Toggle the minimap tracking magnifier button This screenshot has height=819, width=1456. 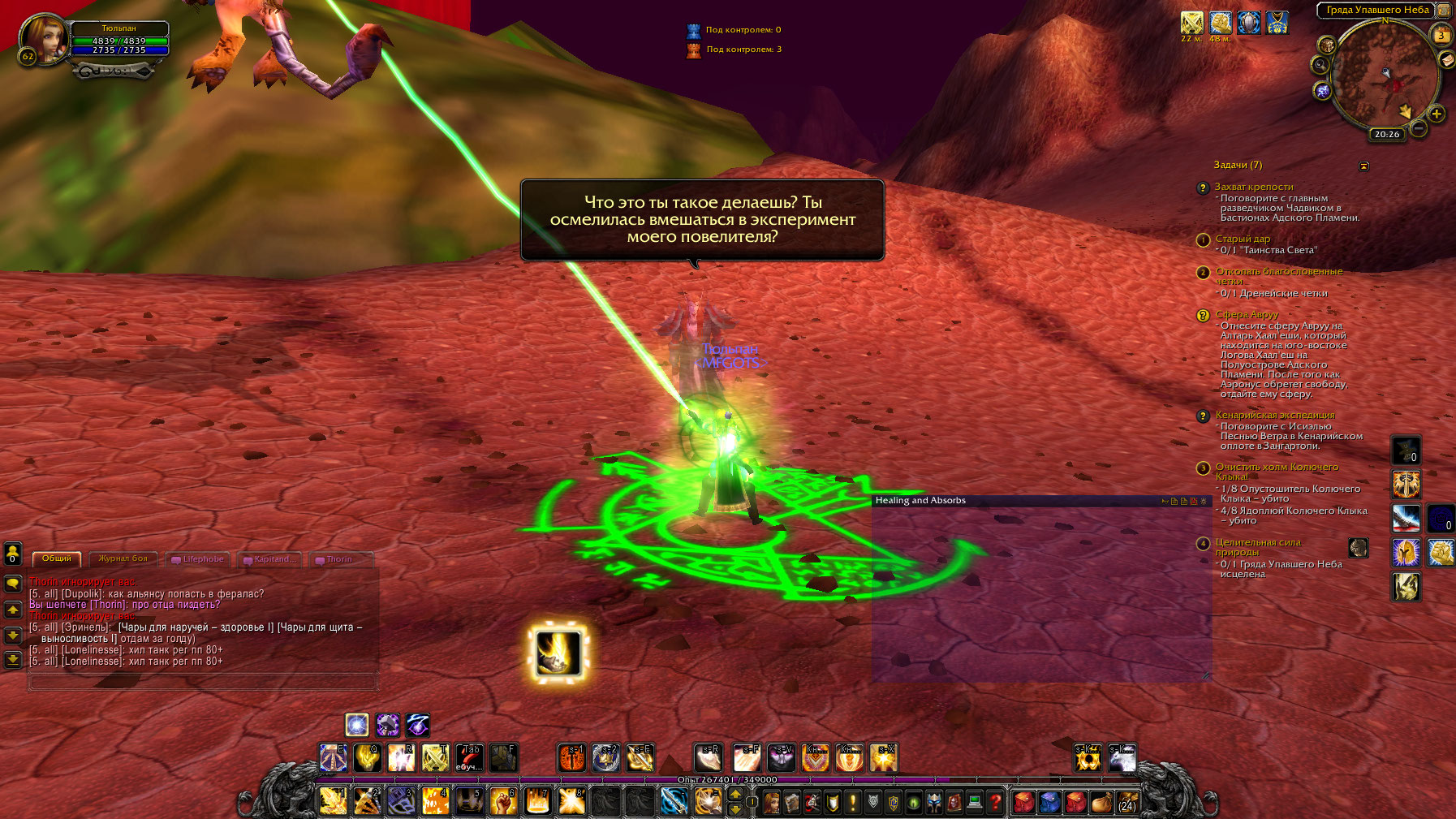coord(1320,65)
